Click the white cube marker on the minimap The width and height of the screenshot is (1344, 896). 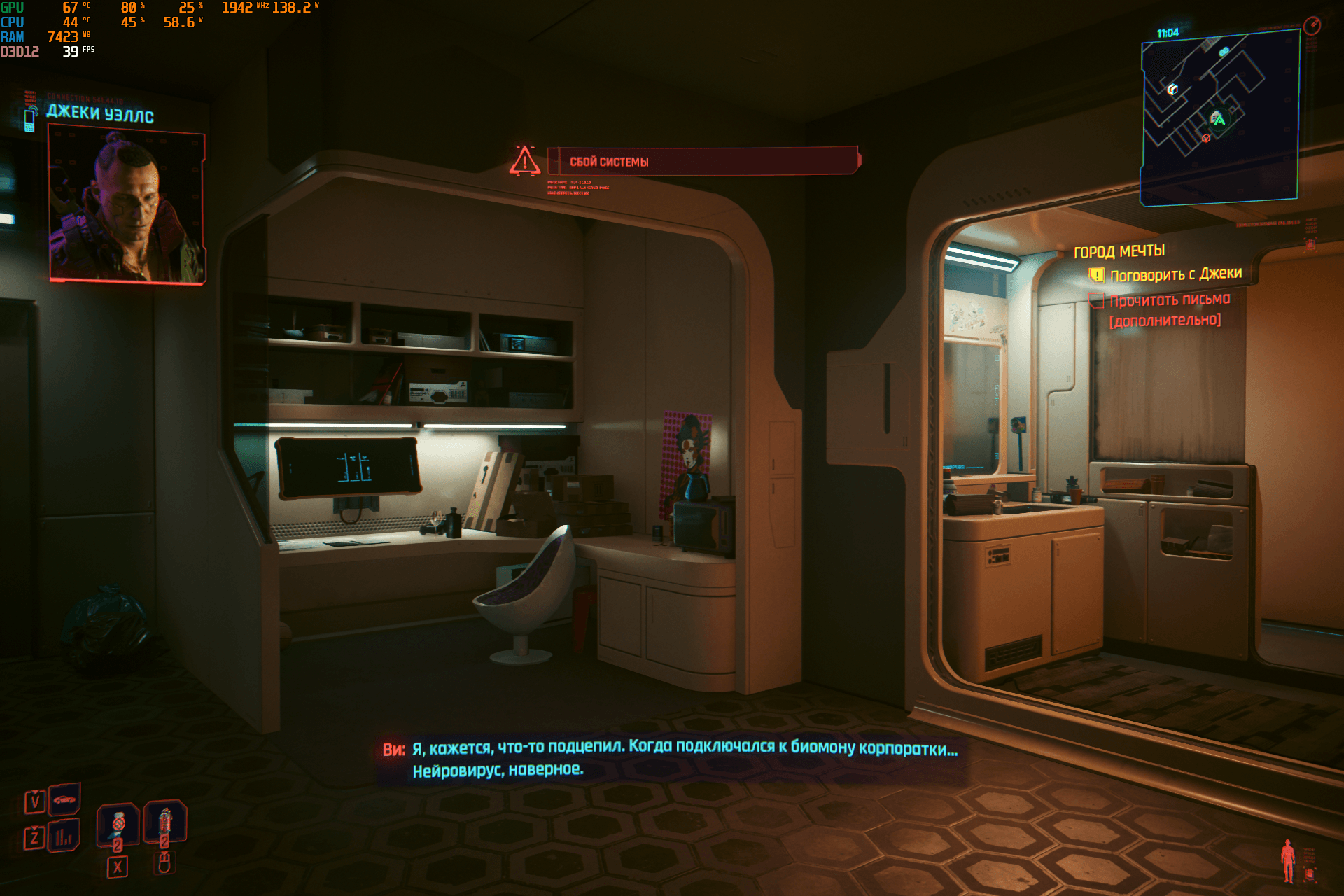pyautogui.click(x=1172, y=90)
